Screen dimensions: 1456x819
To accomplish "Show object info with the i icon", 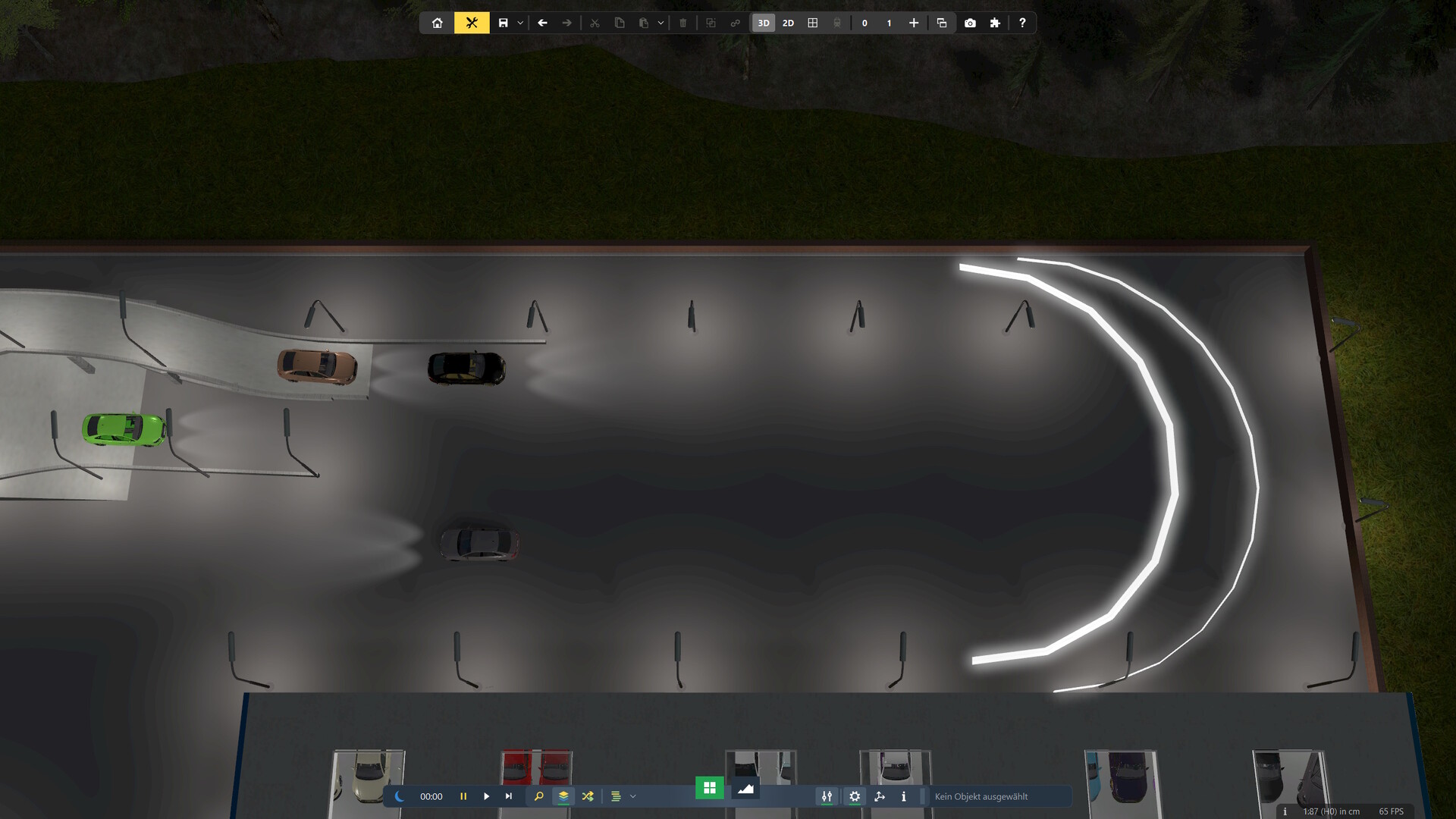I will tap(903, 796).
